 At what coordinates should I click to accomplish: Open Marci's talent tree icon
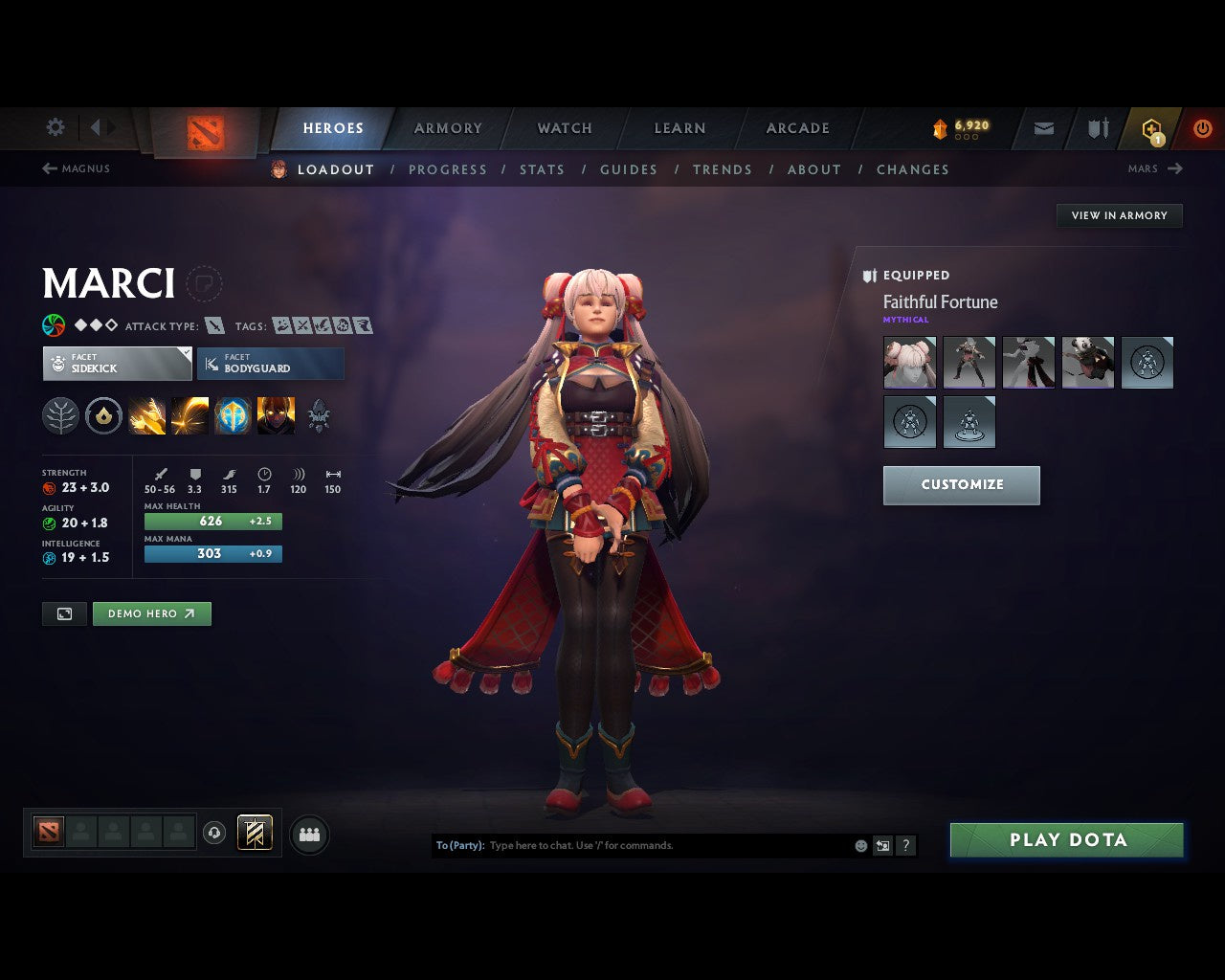[x=61, y=415]
